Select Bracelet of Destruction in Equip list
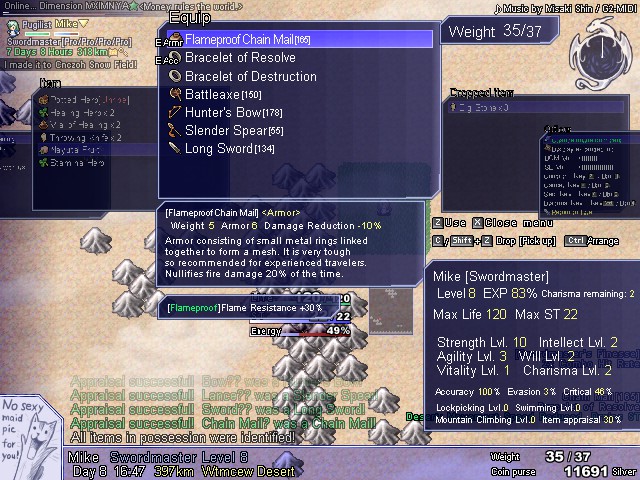This screenshot has height=480, width=640. click(x=250, y=76)
